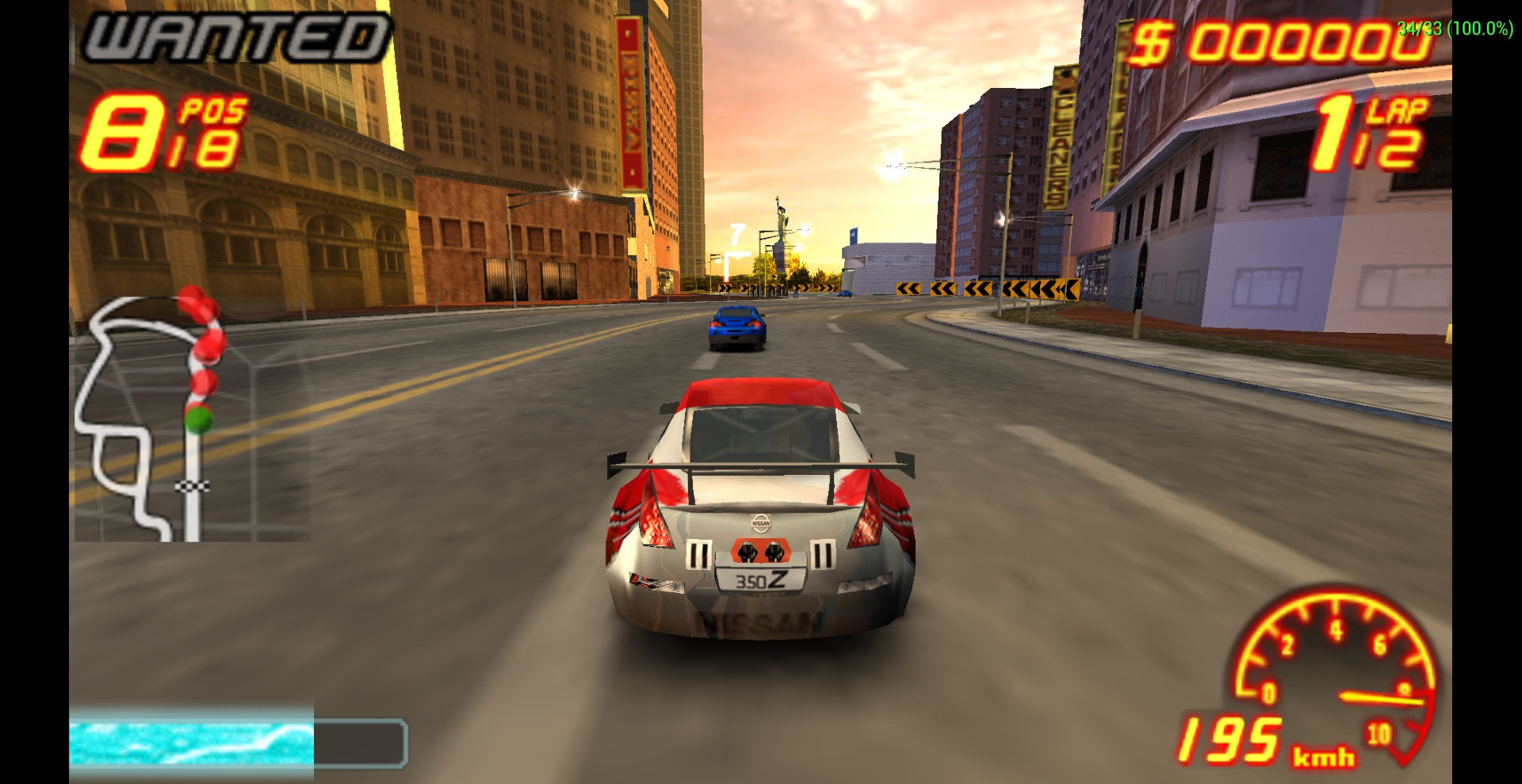Select the green player marker on minimap
The width and height of the screenshot is (1522, 784).
198,419
